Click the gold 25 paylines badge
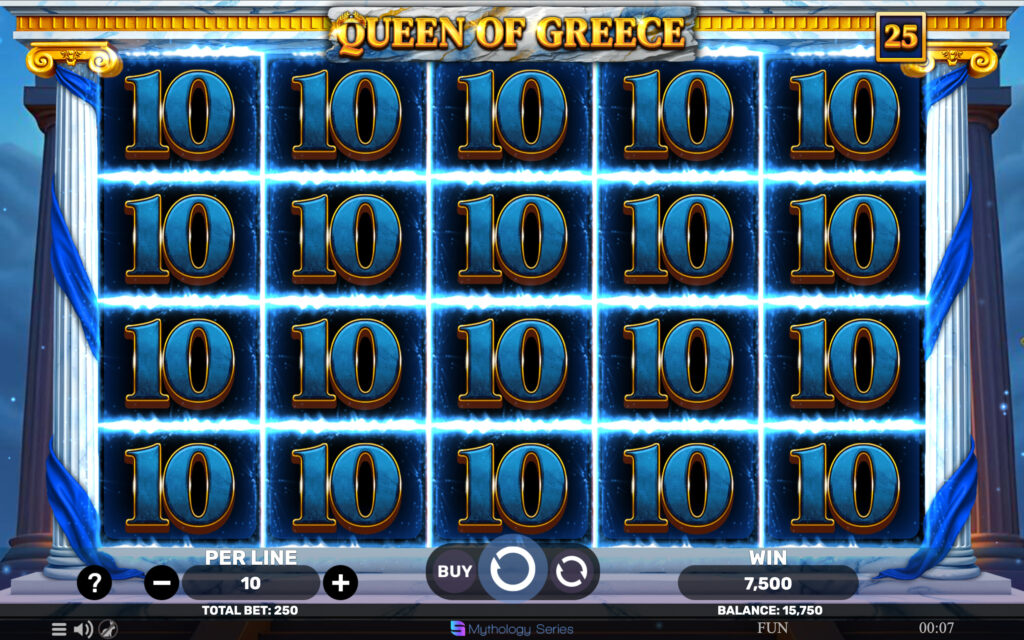The width and height of the screenshot is (1024, 640). pos(900,37)
